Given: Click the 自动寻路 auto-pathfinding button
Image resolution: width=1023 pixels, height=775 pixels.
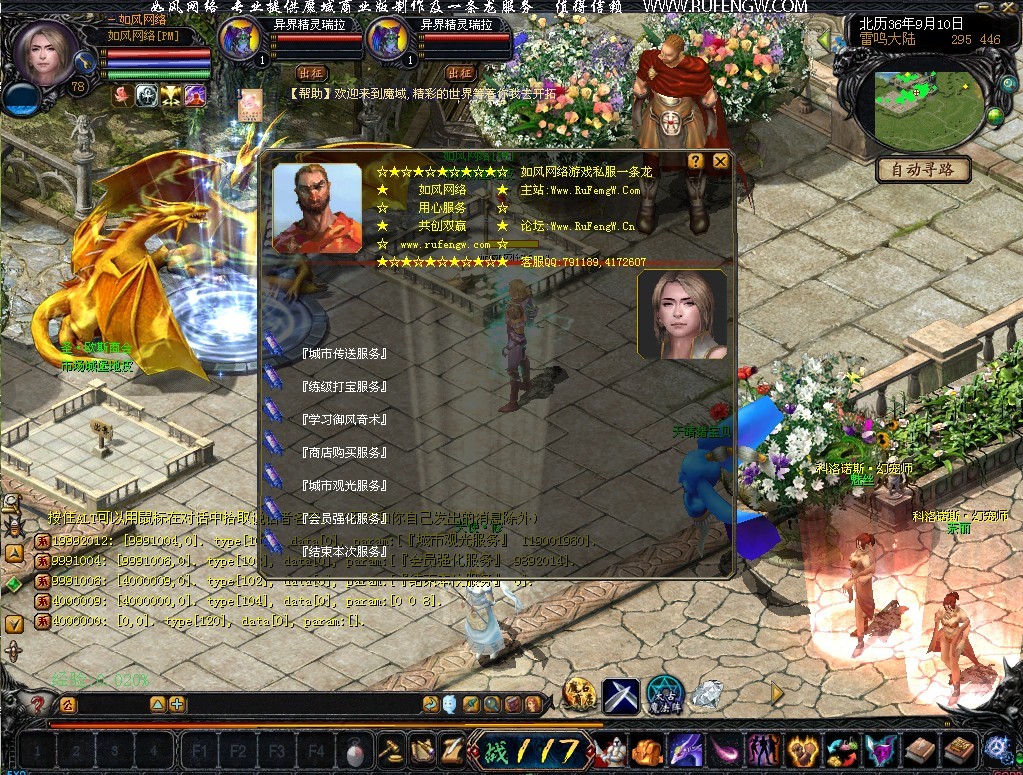Looking at the screenshot, I should tap(923, 170).
